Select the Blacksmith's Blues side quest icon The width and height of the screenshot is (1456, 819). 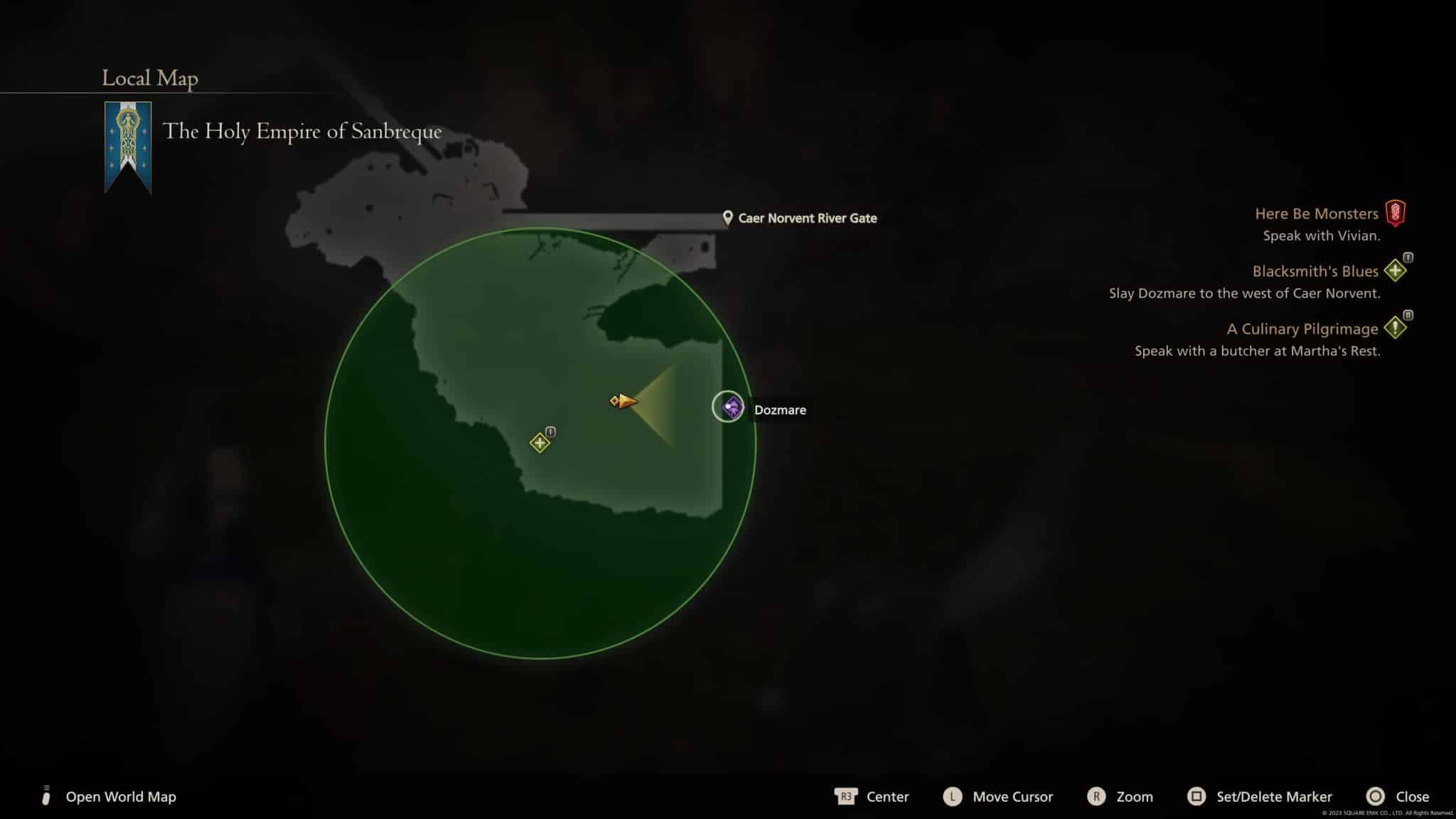(1396, 271)
